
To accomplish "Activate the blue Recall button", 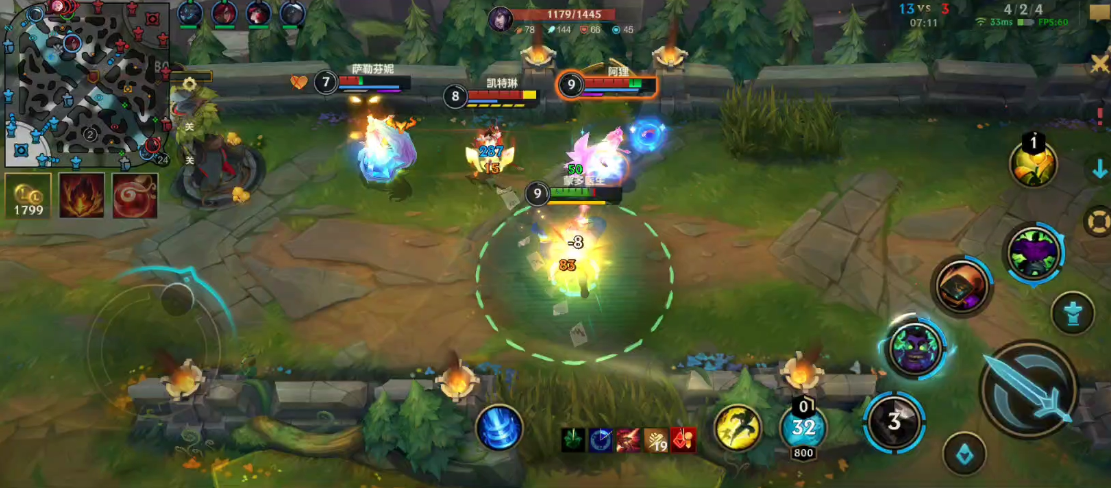I will (498, 427).
